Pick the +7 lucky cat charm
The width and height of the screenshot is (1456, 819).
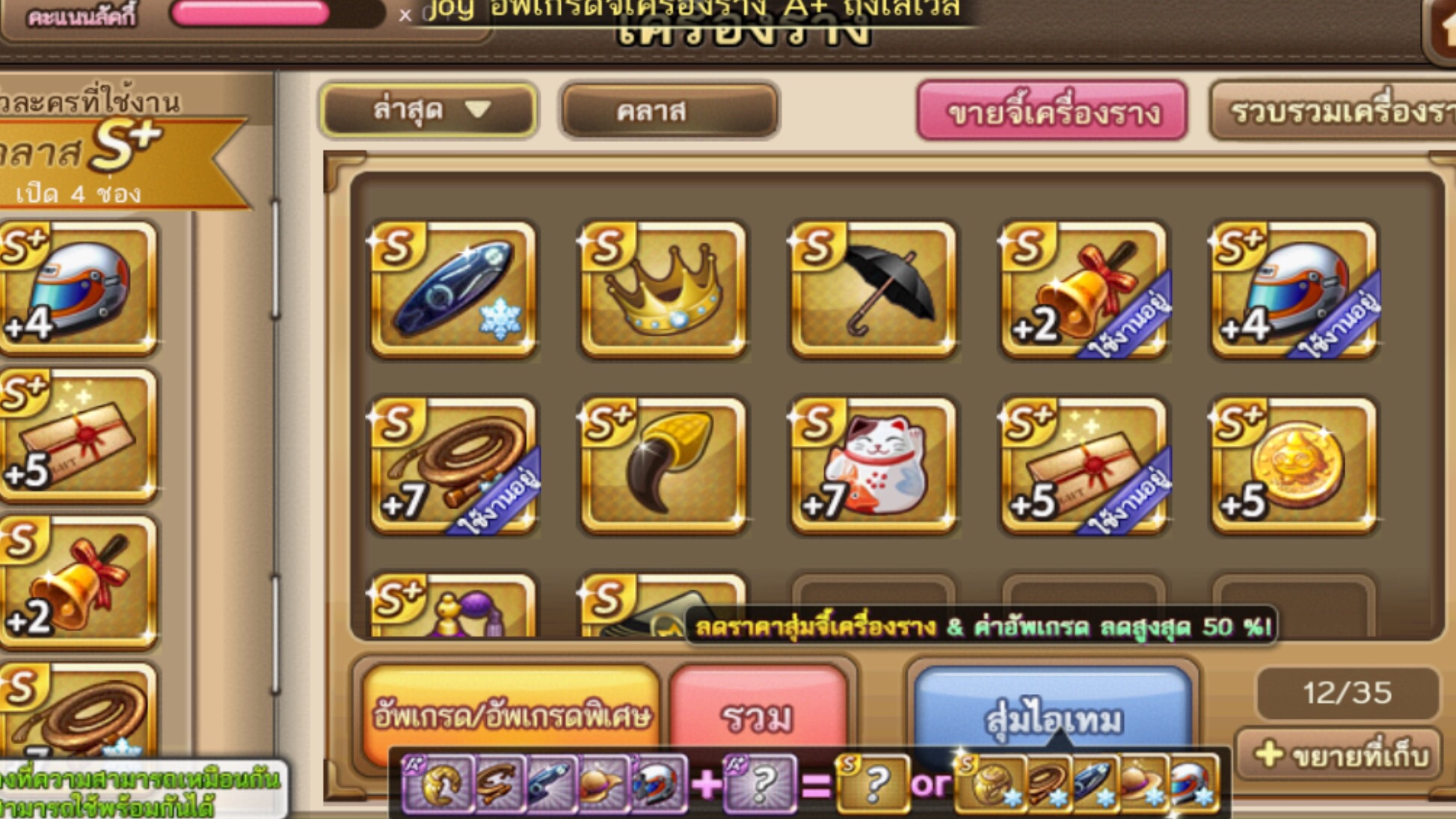(873, 465)
